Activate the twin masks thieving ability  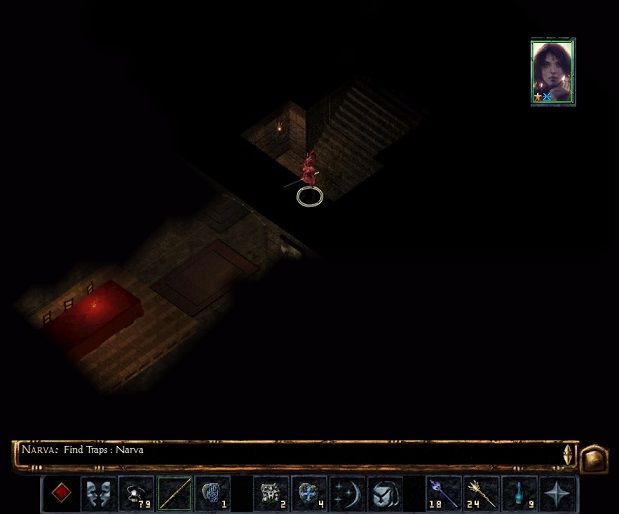tap(99, 493)
